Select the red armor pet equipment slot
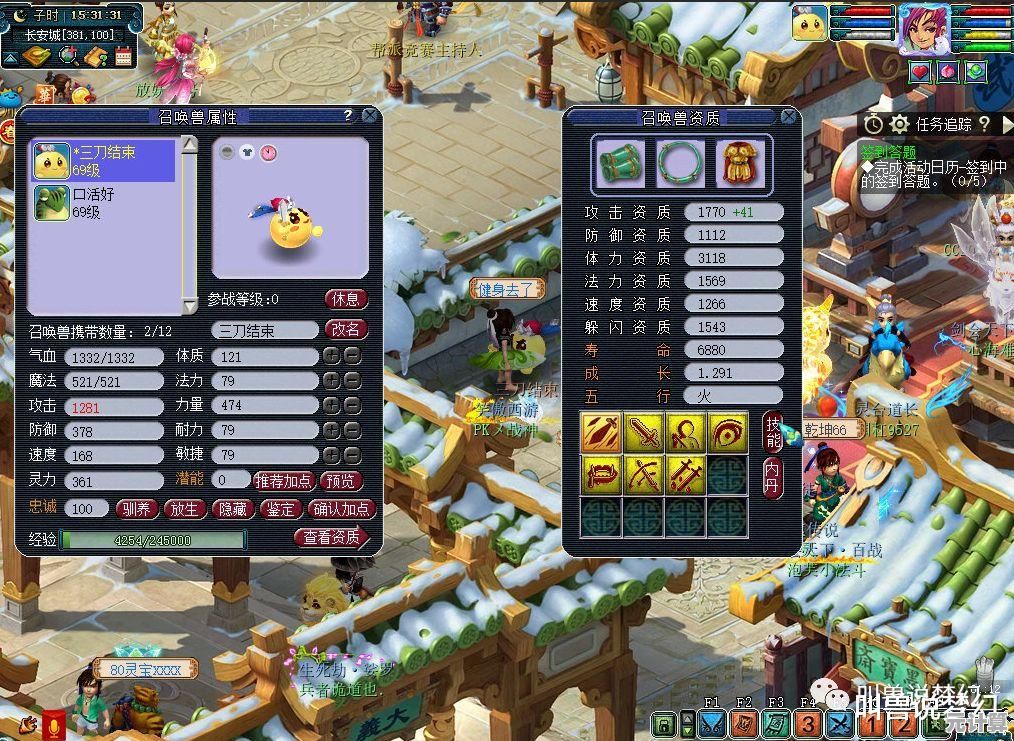The image size is (1014, 741). pos(741,162)
